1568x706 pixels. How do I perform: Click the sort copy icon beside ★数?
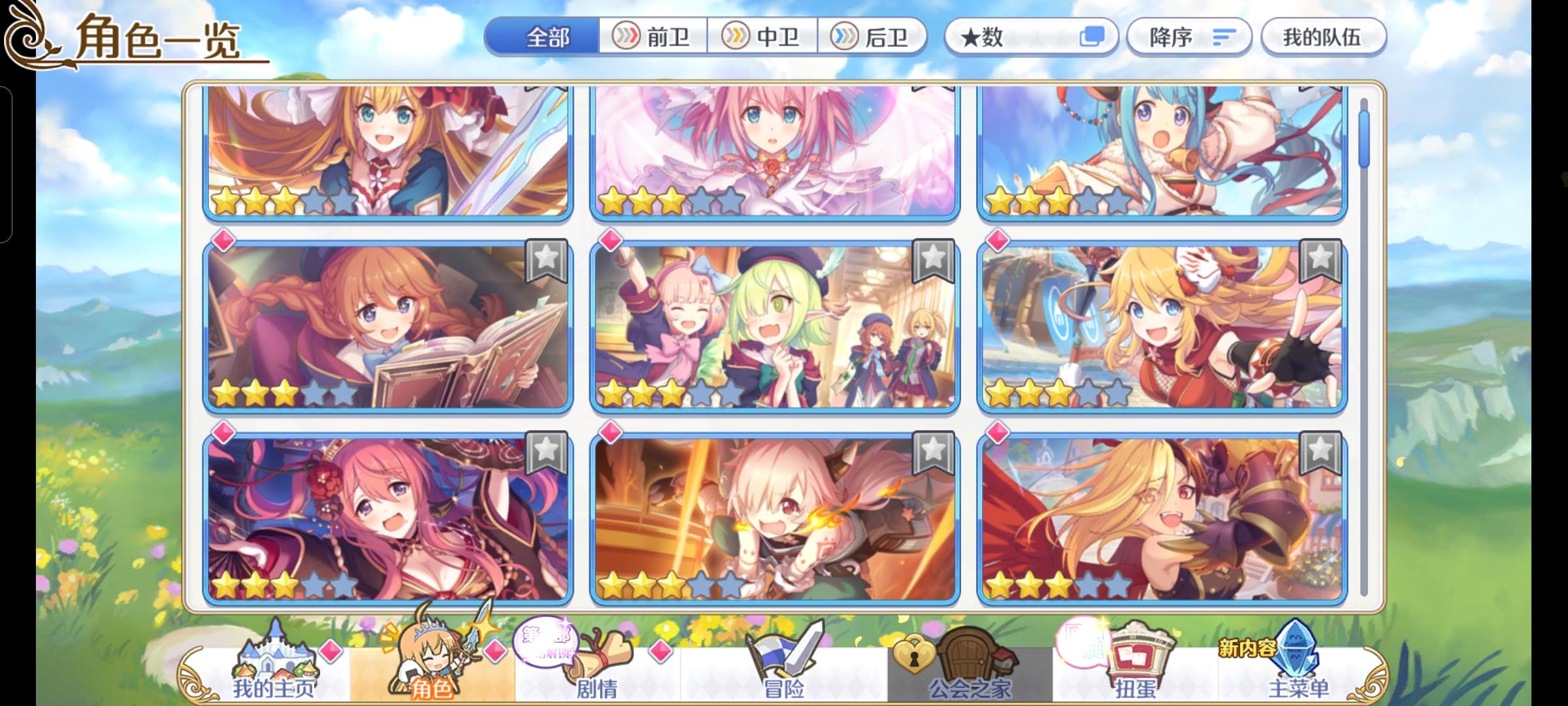(1092, 37)
